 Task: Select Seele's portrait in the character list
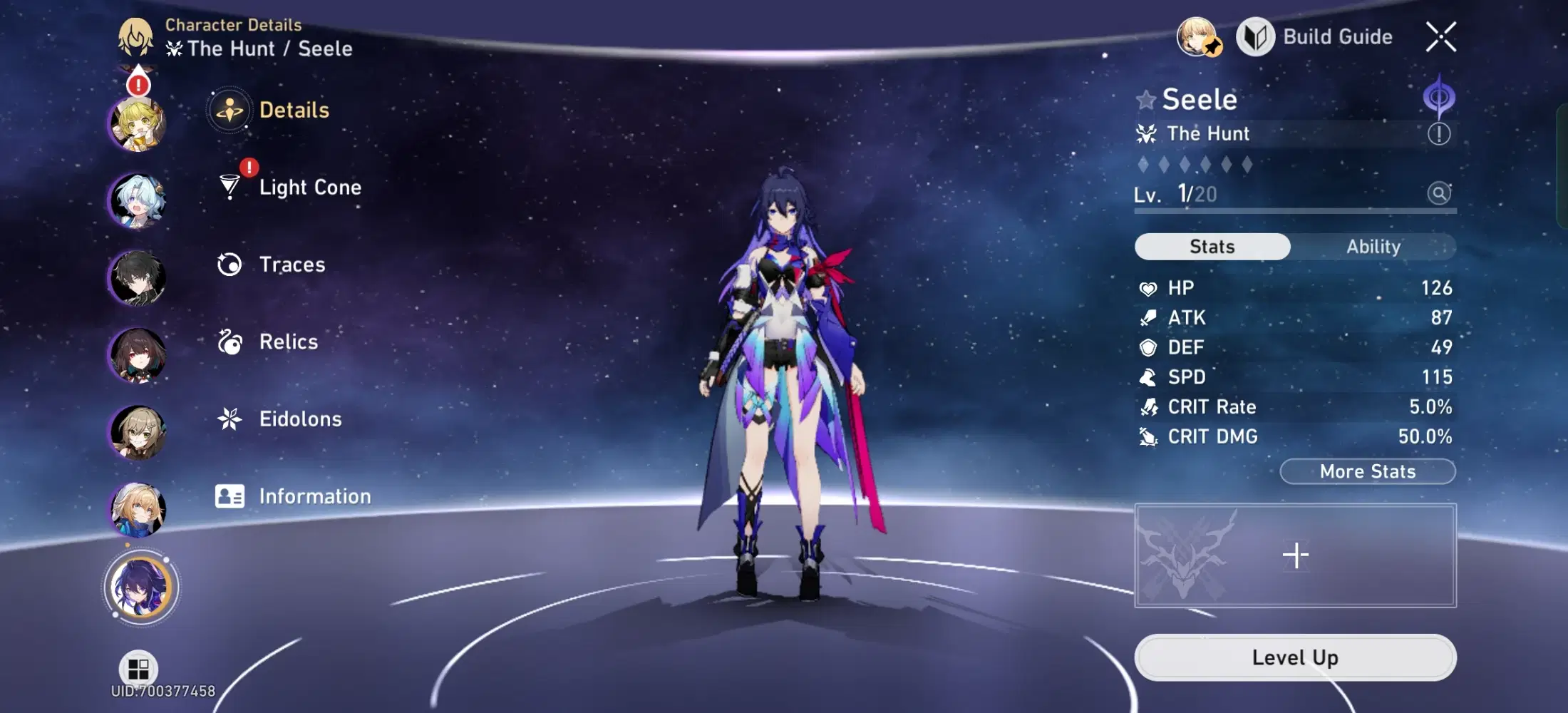140,586
